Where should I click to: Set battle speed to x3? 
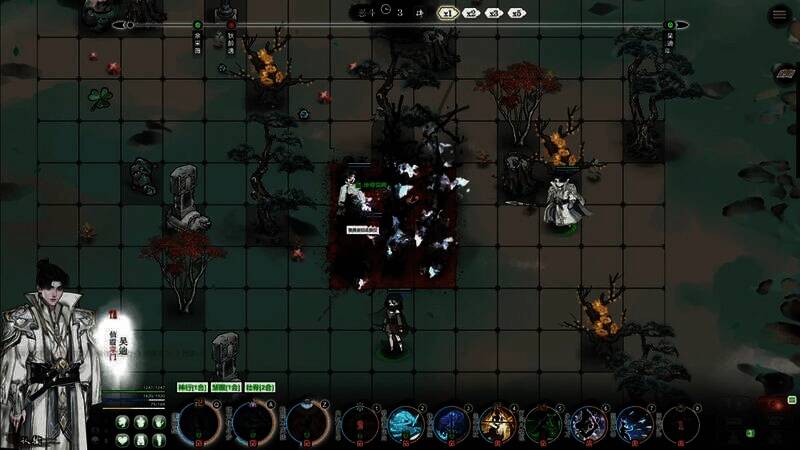coord(494,13)
